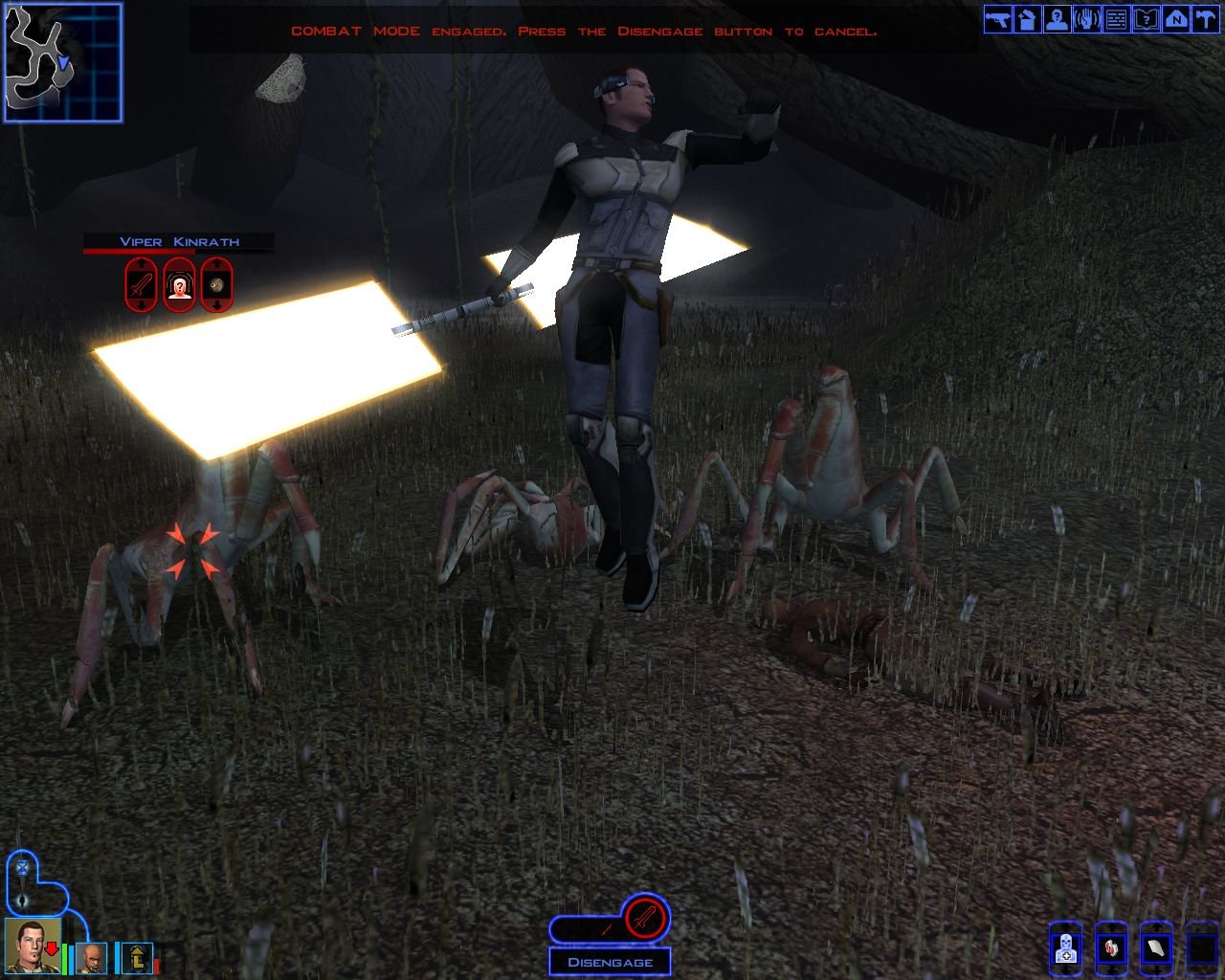This screenshot has height=980, width=1225.
Task: Click the yellow level-up arrow portrait
Action: [x=136, y=957]
